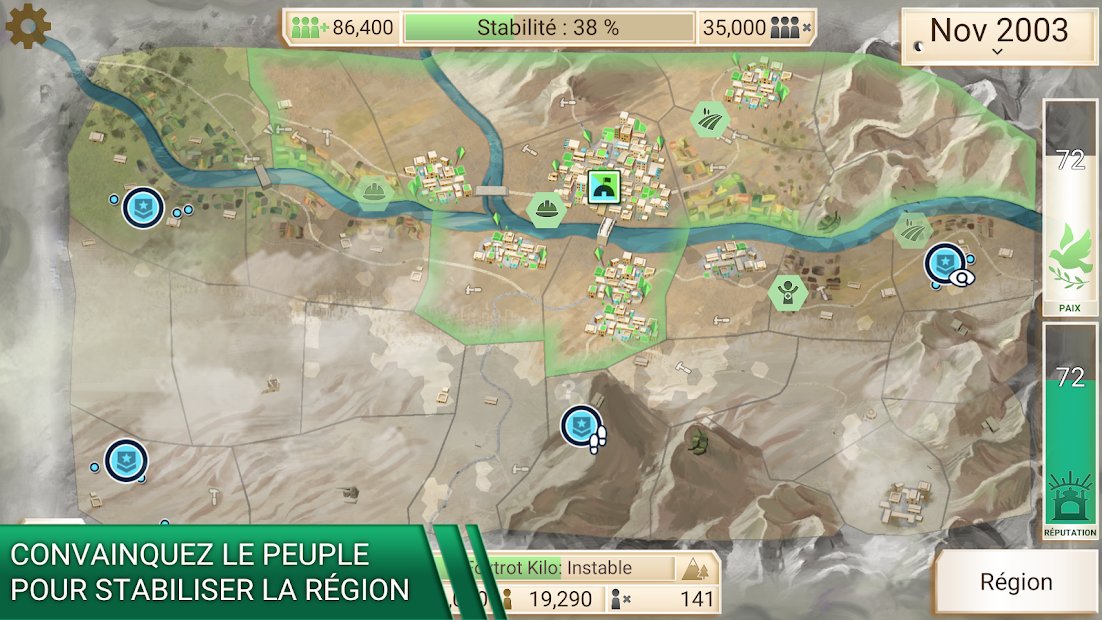
Task: Select the star unit with footprints symbol
Action: [x=581, y=426]
